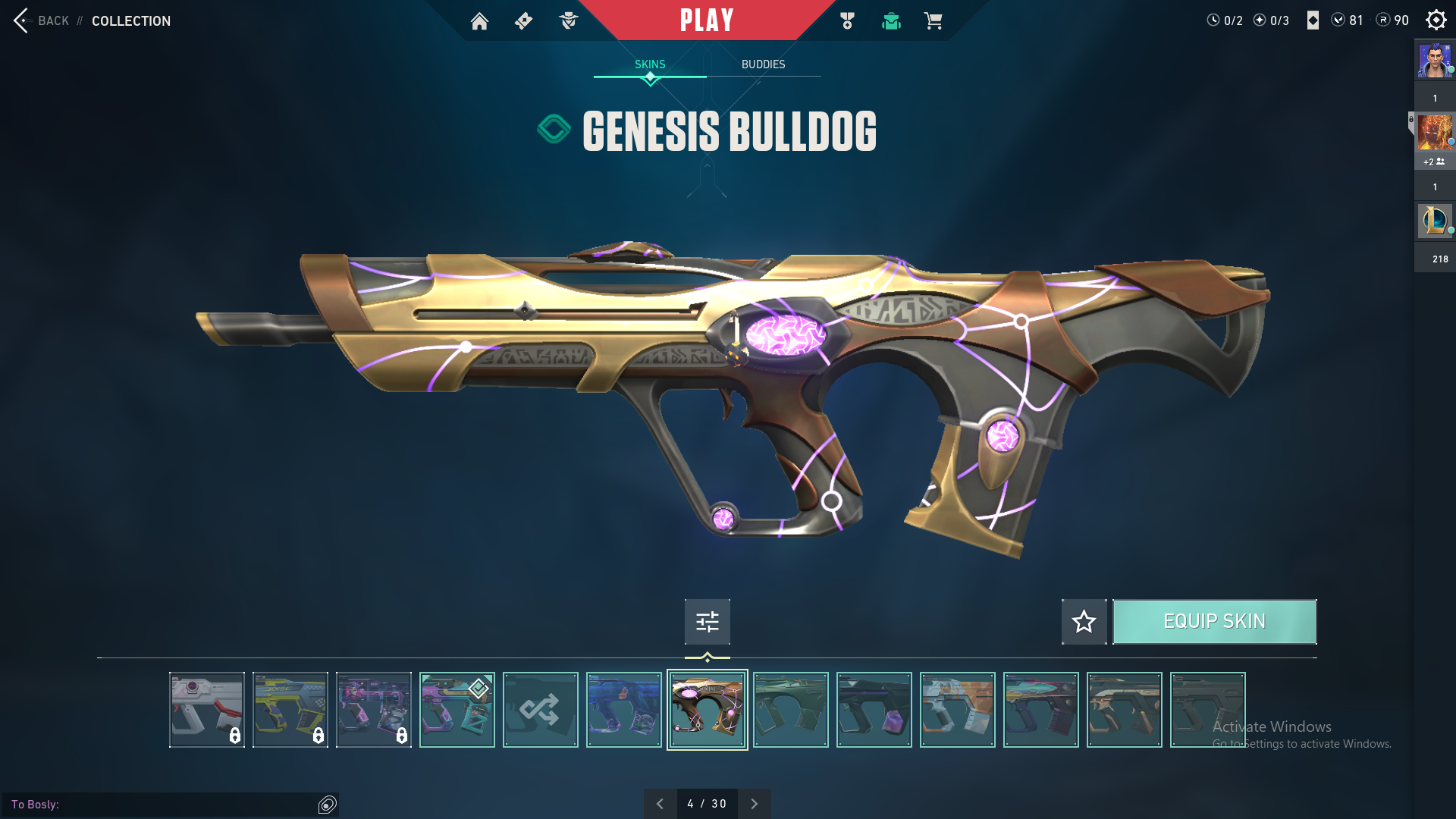
Task: Open the home screen icon
Action: click(479, 21)
